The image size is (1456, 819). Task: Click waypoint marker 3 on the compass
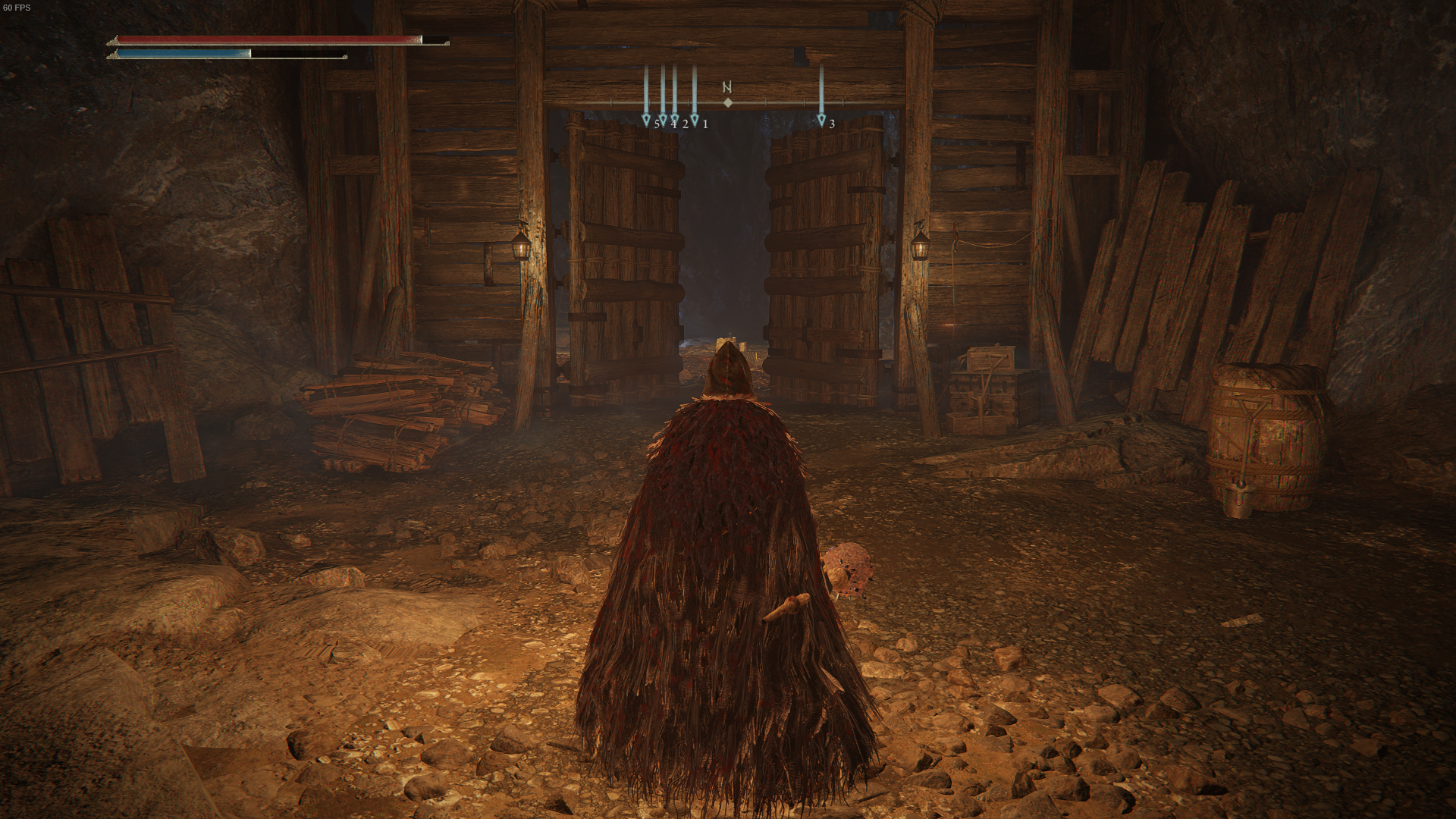click(x=822, y=121)
